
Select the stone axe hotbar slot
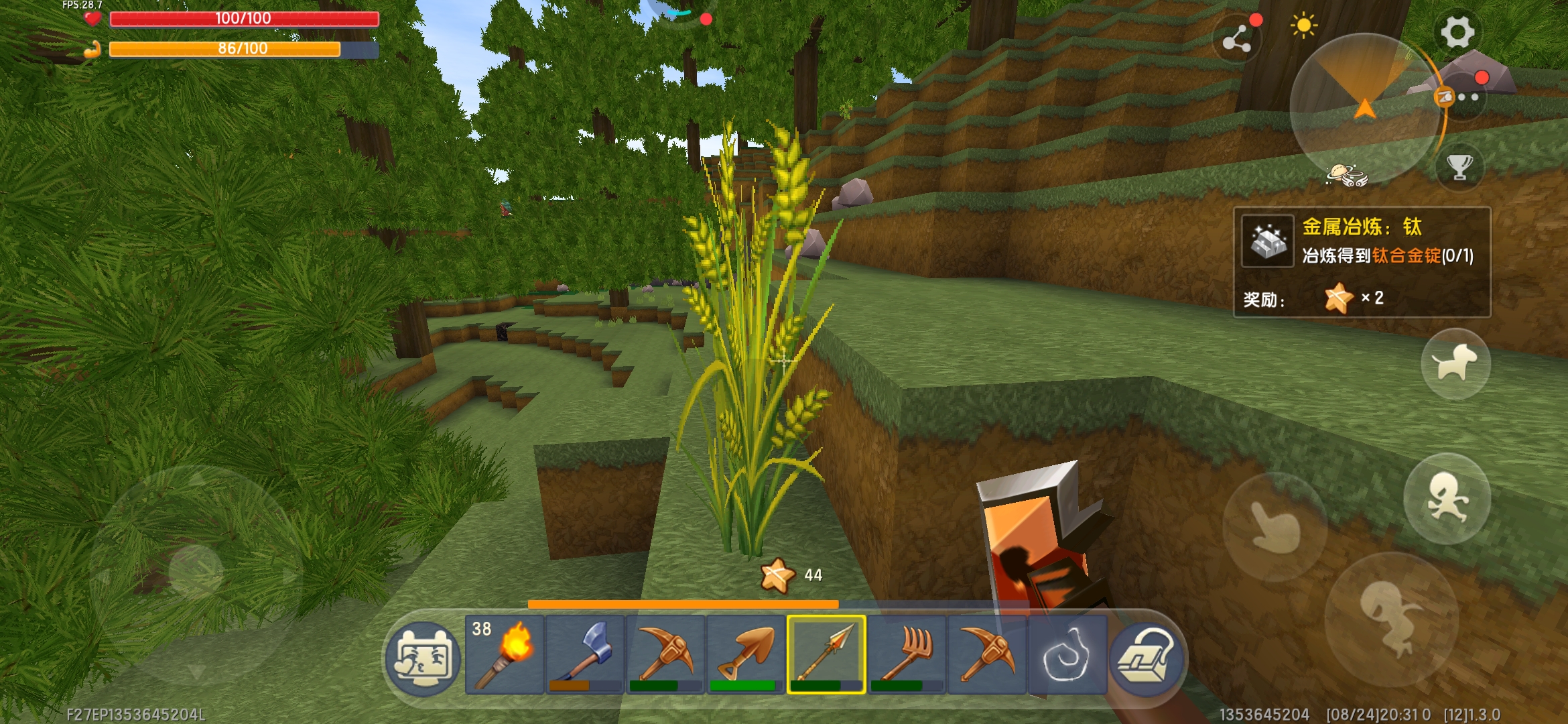pos(585,655)
